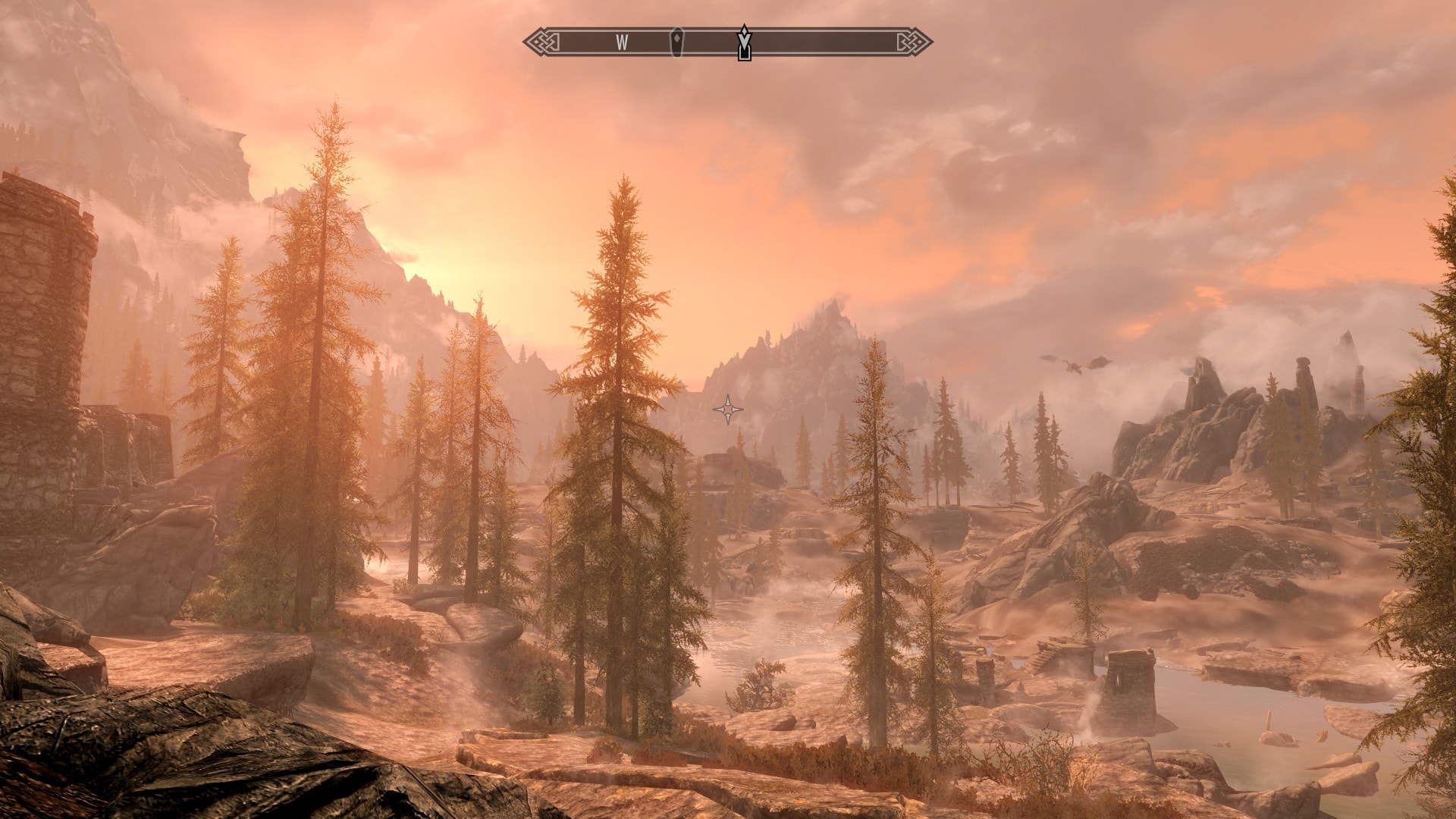The image size is (1456, 819).
Task: Click the quest arrow marker on the compass
Action: click(745, 42)
